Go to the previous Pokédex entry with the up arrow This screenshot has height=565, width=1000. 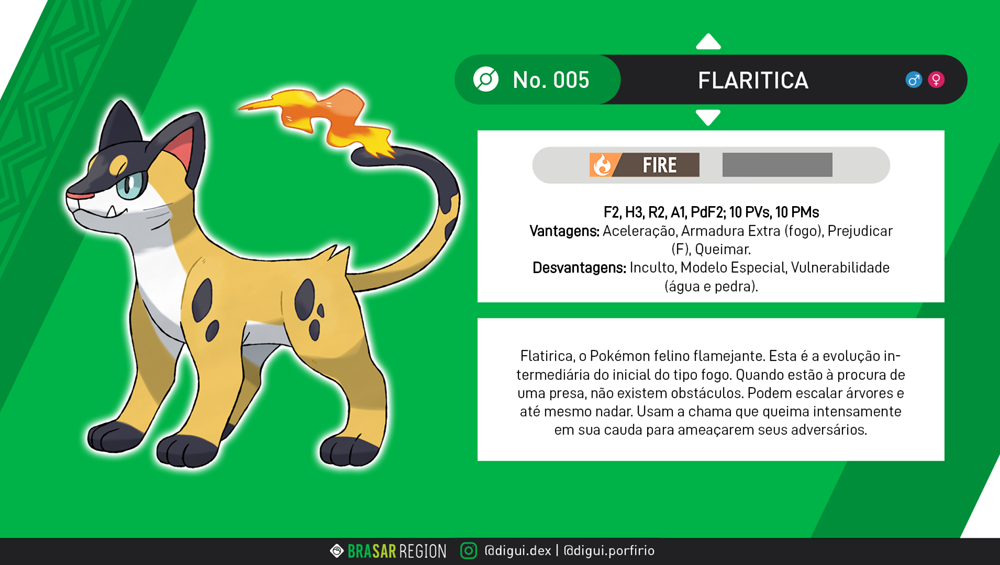tap(708, 41)
